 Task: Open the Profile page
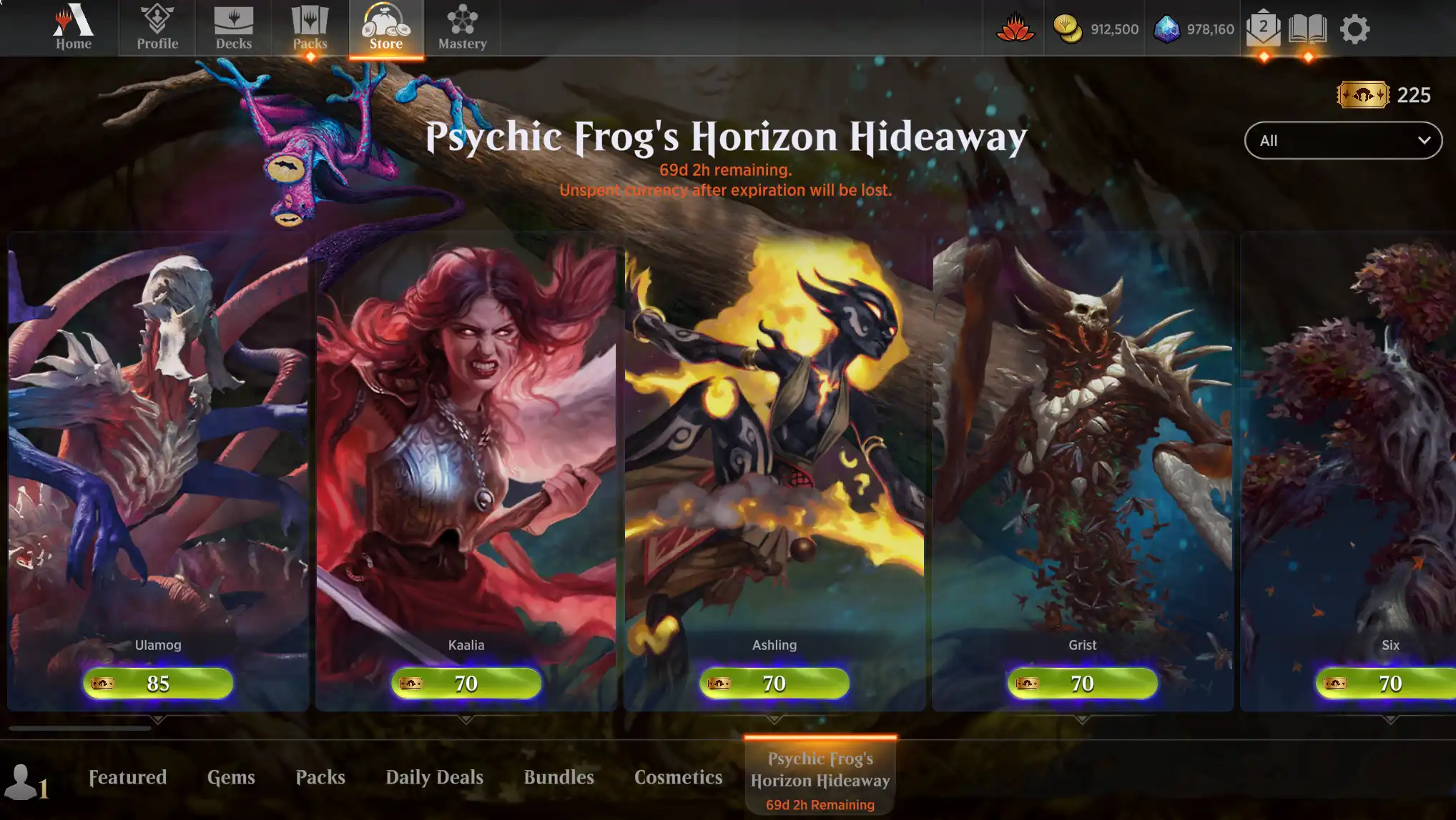[156, 29]
